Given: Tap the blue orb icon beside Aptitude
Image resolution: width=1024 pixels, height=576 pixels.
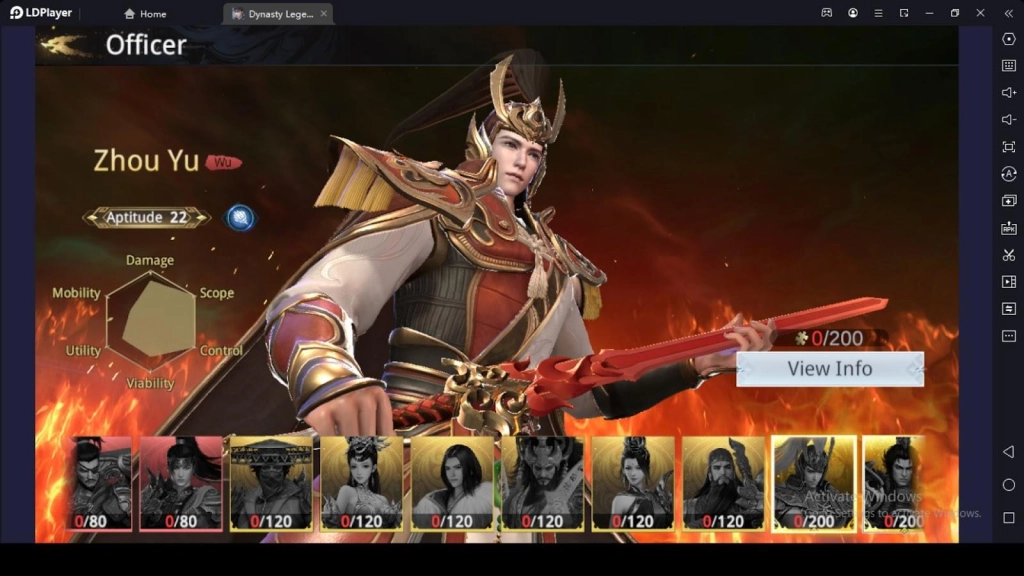Looking at the screenshot, I should 240,217.
